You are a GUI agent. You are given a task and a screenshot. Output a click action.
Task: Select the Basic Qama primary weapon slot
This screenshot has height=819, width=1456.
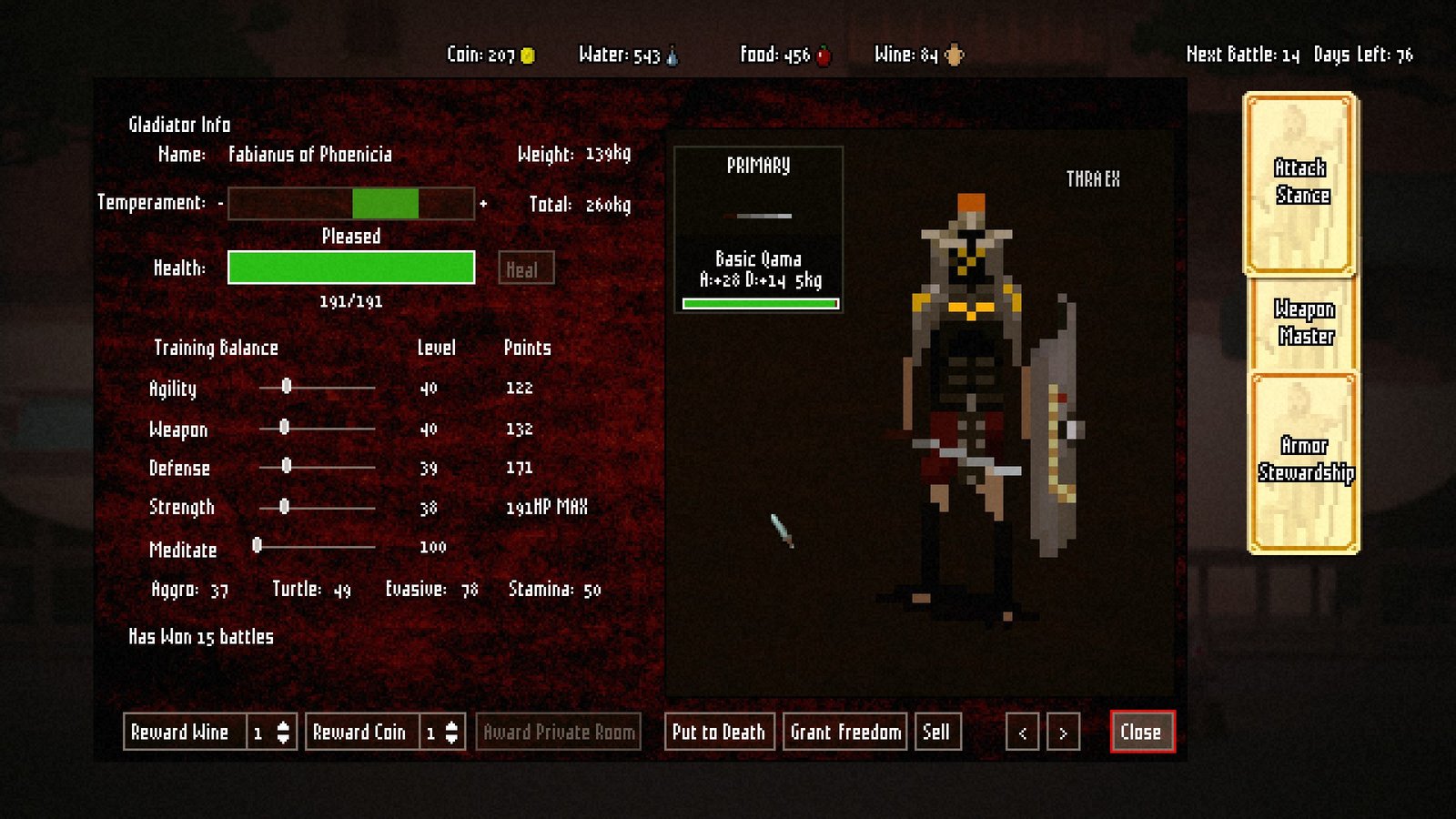click(758, 229)
